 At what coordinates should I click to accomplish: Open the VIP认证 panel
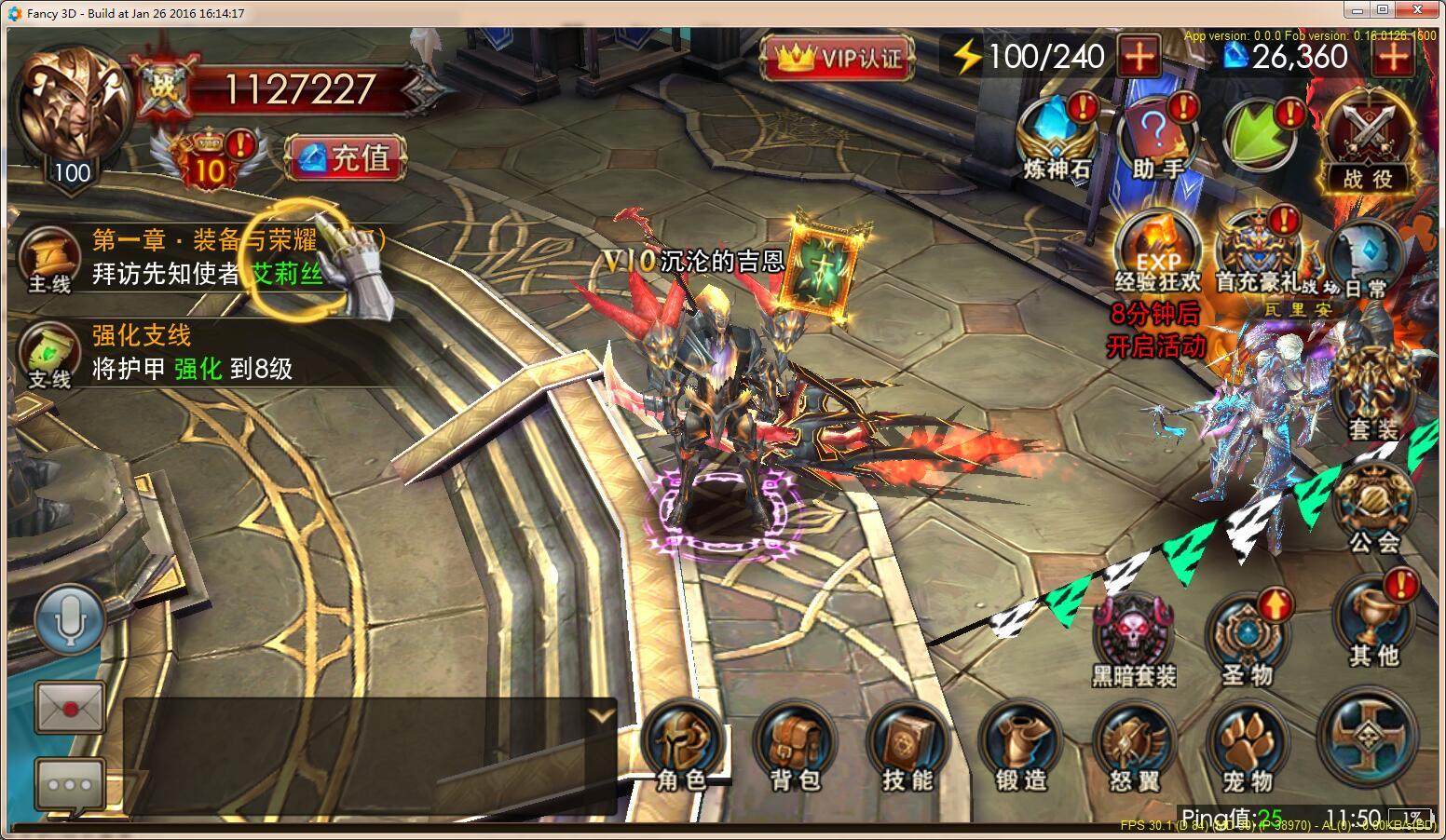click(838, 59)
